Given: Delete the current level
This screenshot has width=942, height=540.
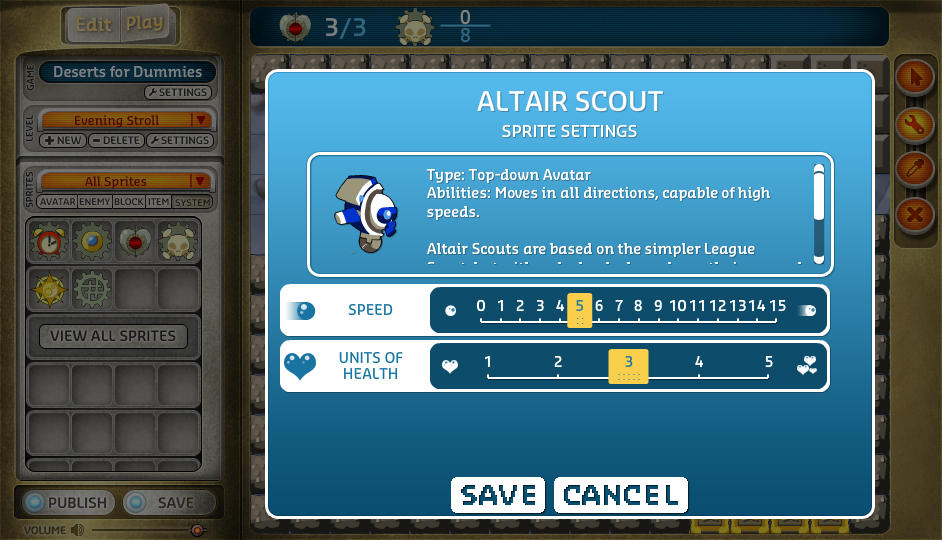Looking at the screenshot, I should (116, 141).
